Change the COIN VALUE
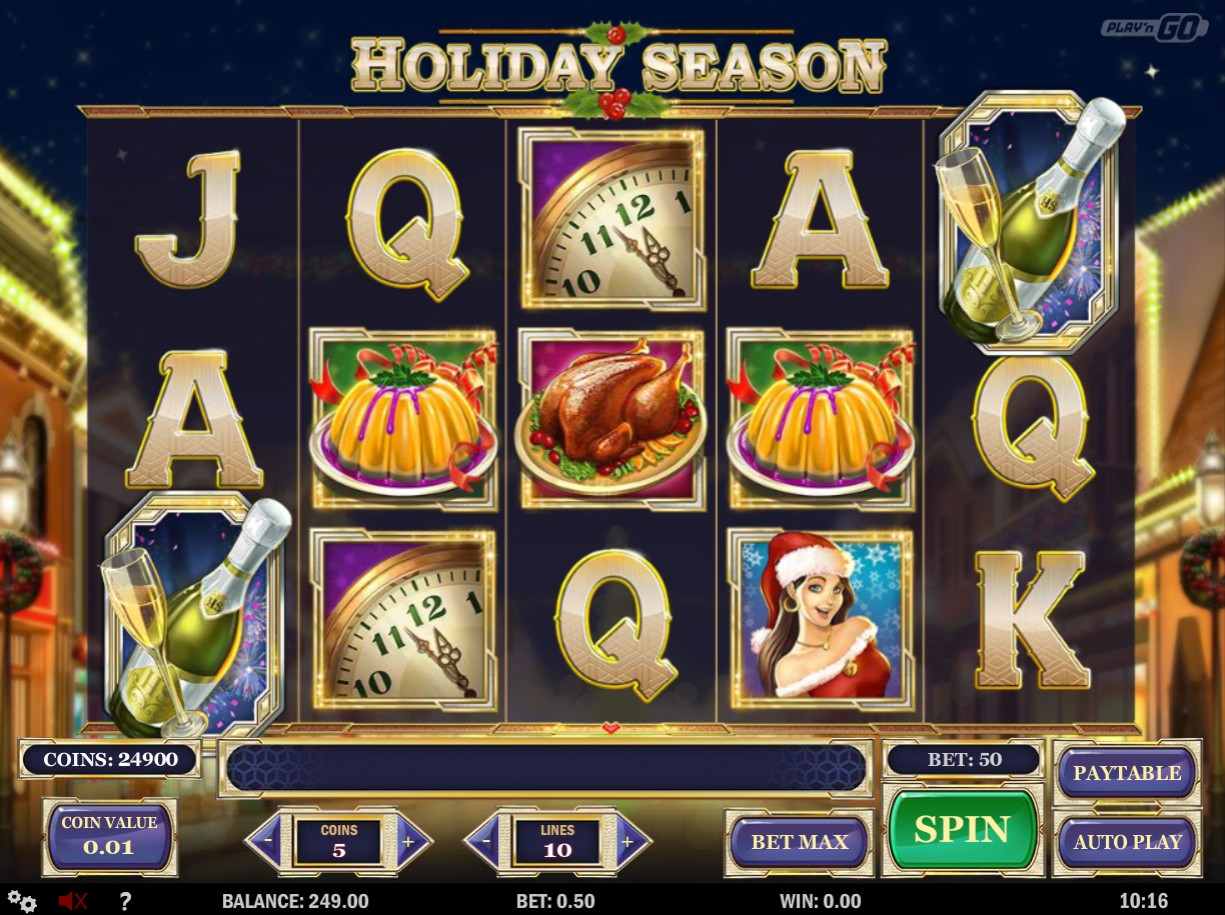The height and width of the screenshot is (915, 1225). tap(109, 836)
